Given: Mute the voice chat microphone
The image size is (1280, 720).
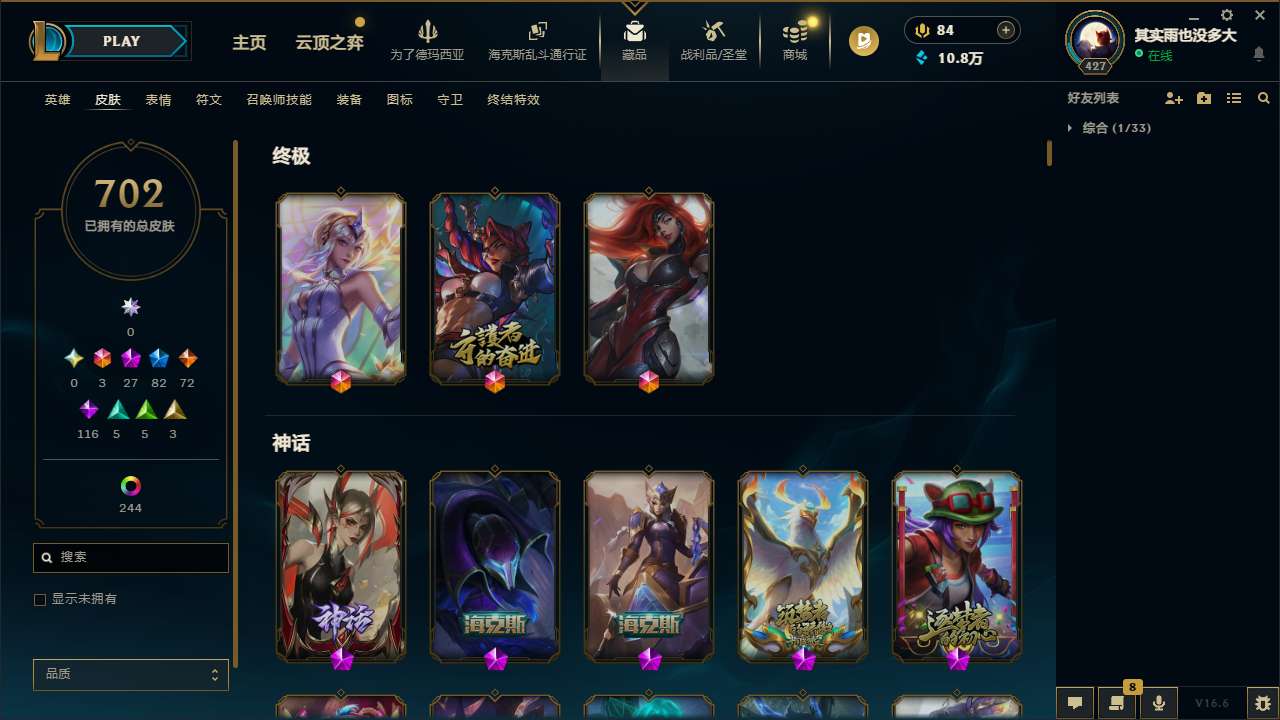Looking at the screenshot, I should 1158,703.
